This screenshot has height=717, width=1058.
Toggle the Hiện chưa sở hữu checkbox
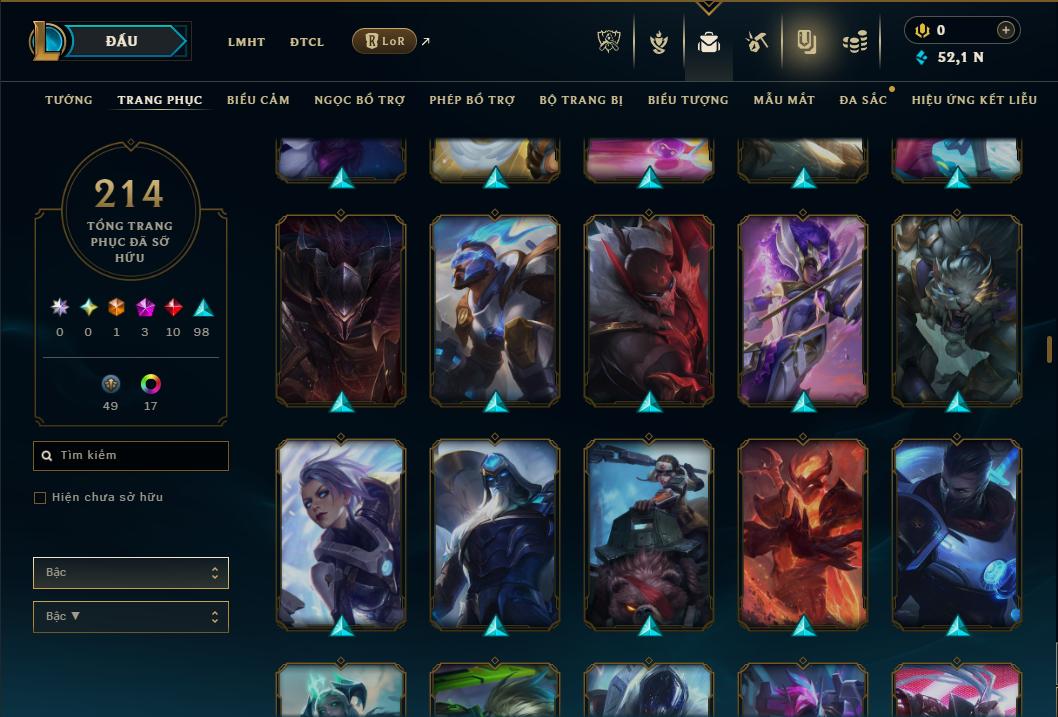point(40,498)
